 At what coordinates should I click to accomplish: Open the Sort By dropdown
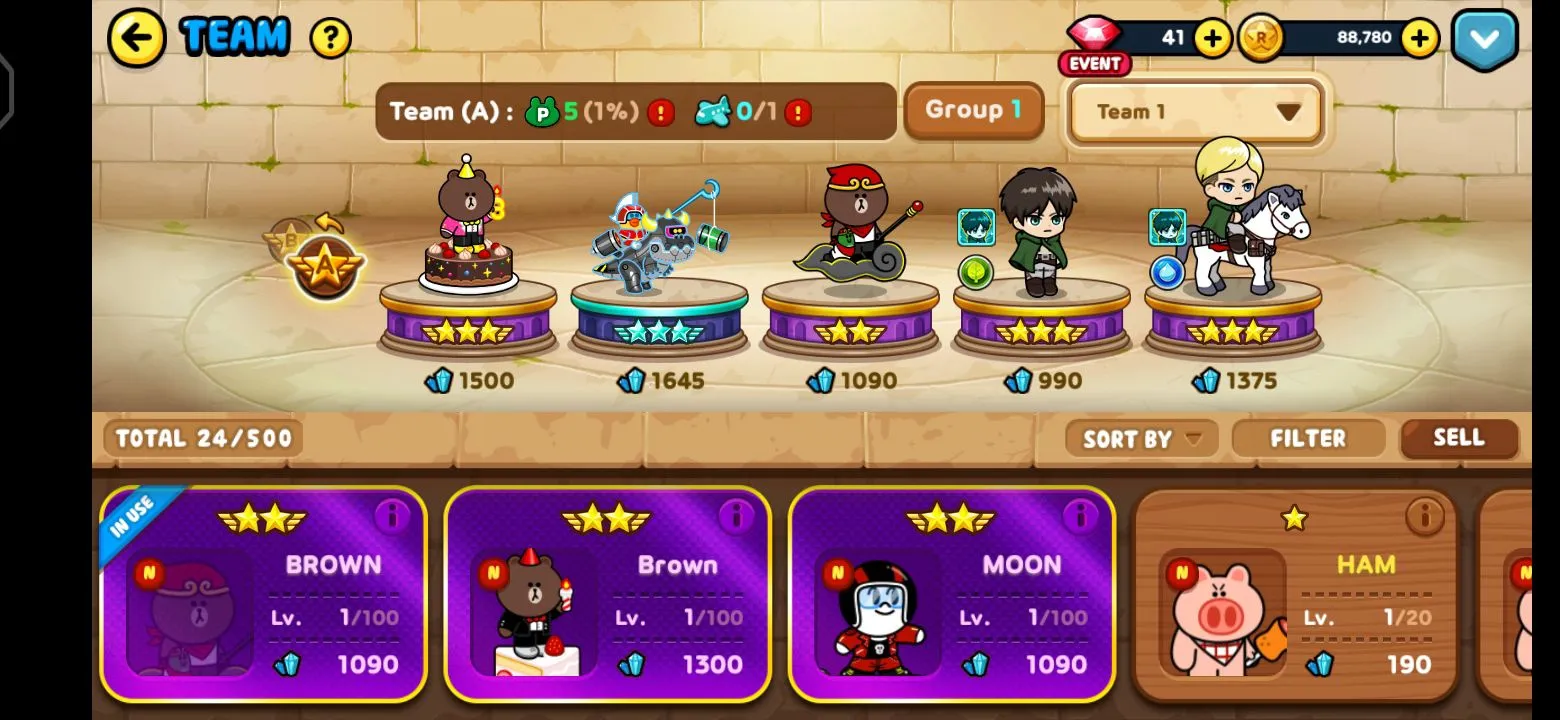1141,438
